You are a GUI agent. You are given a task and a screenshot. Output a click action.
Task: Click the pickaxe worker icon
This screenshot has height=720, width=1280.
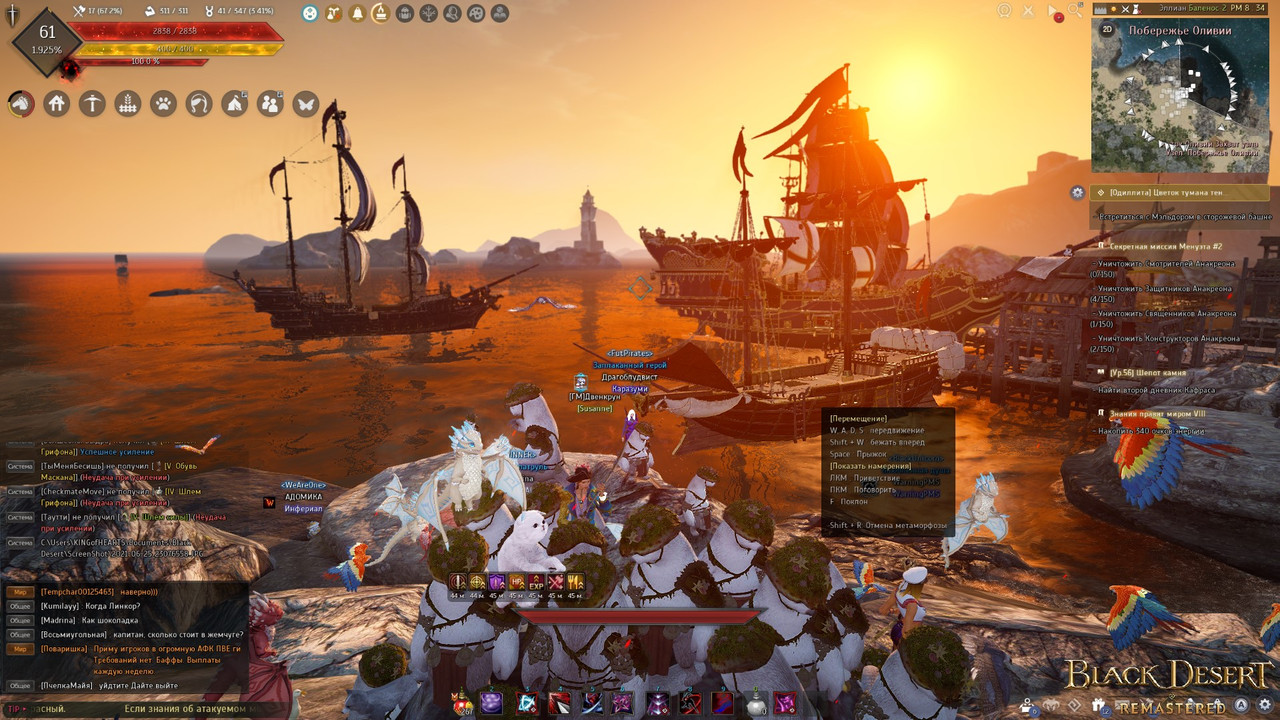92,103
